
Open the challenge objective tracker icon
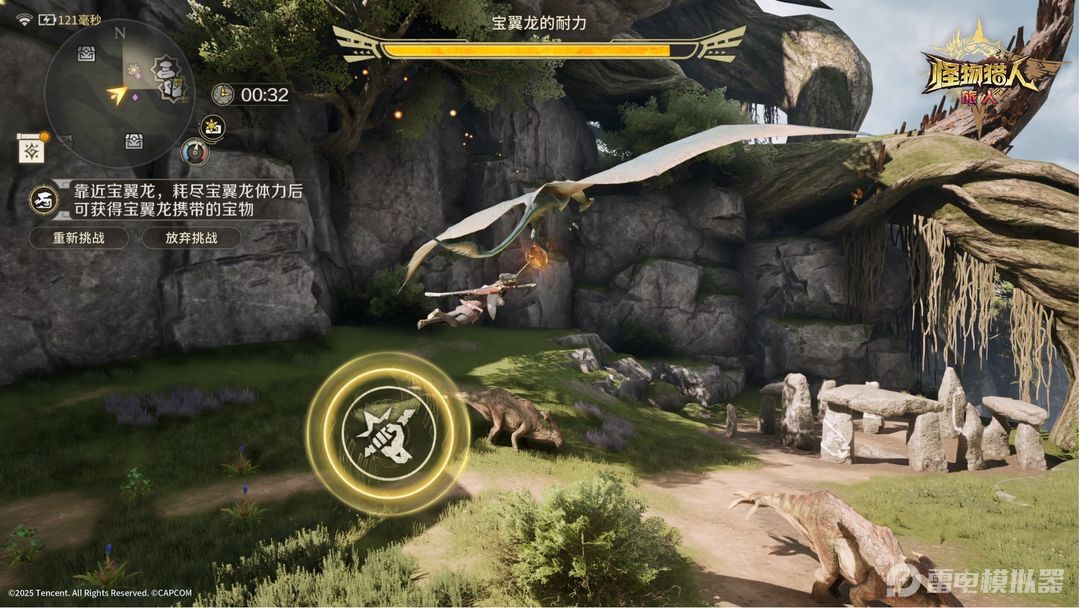[x=43, y=198]
